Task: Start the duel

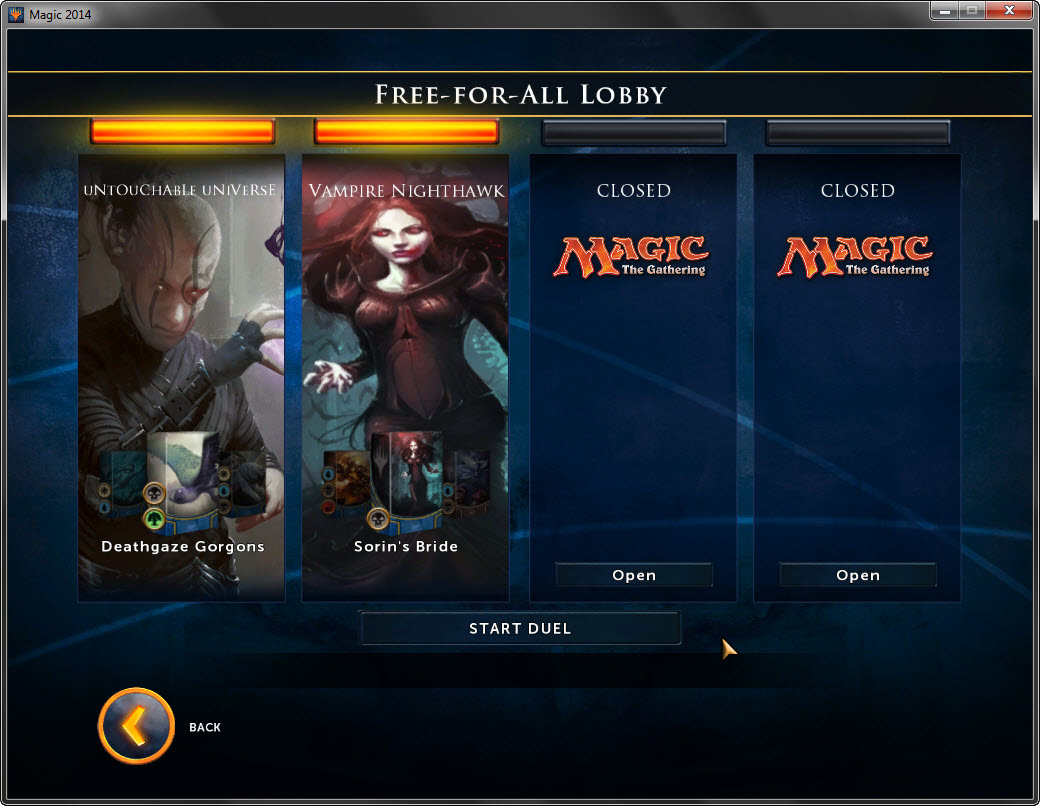Action: point(520,628)
